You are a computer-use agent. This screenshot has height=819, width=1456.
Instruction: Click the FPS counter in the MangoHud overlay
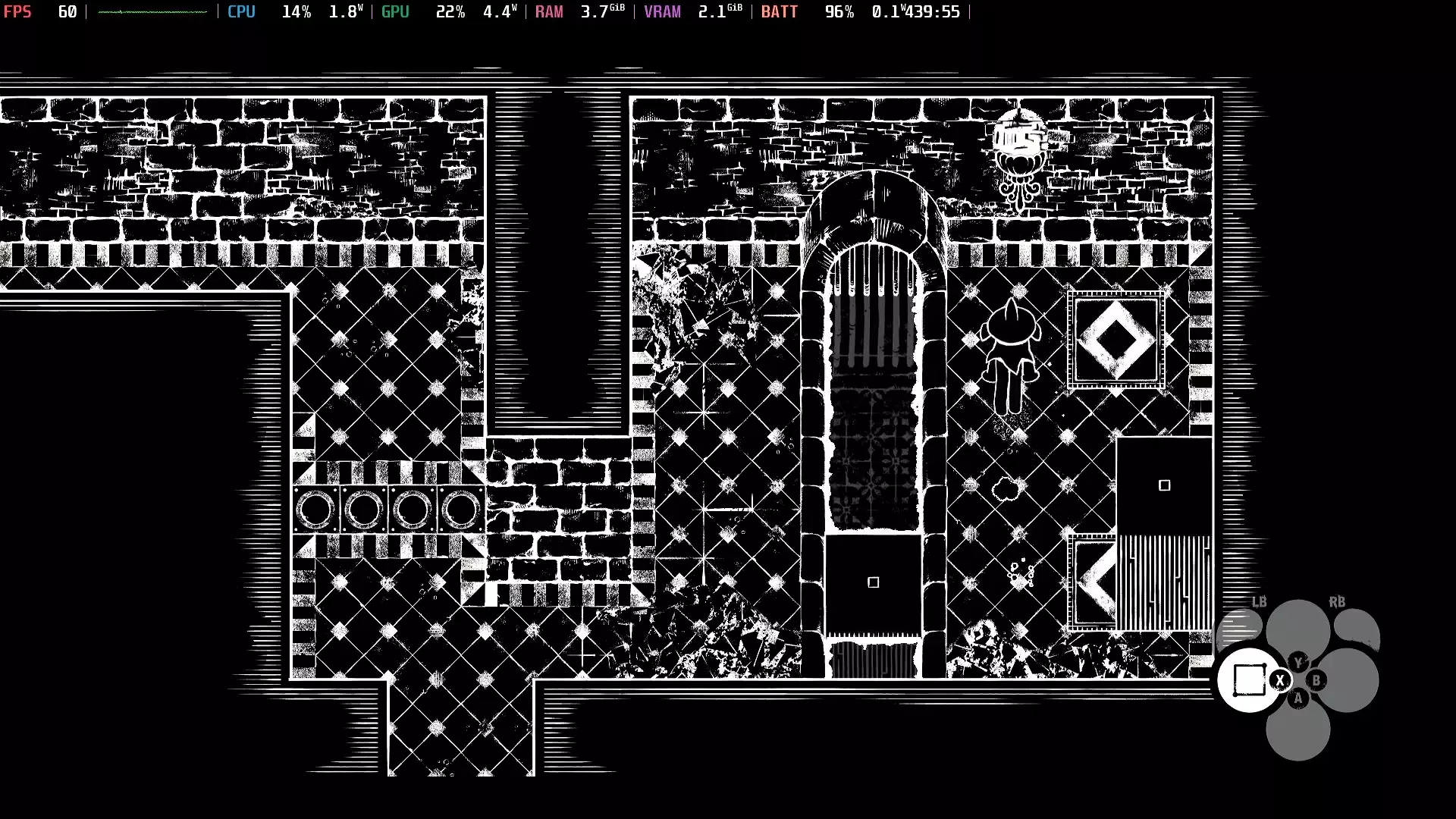(18, 11)
